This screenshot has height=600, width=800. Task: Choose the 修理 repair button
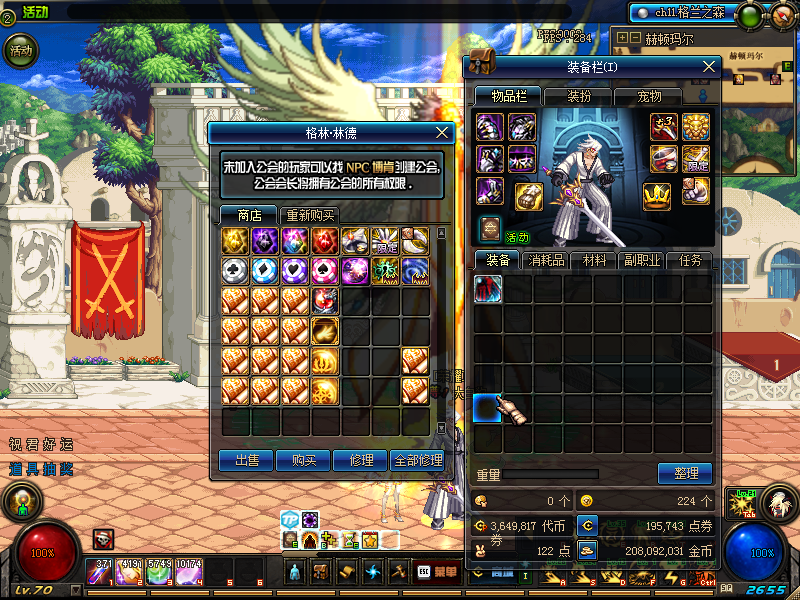tap(360, 460)
